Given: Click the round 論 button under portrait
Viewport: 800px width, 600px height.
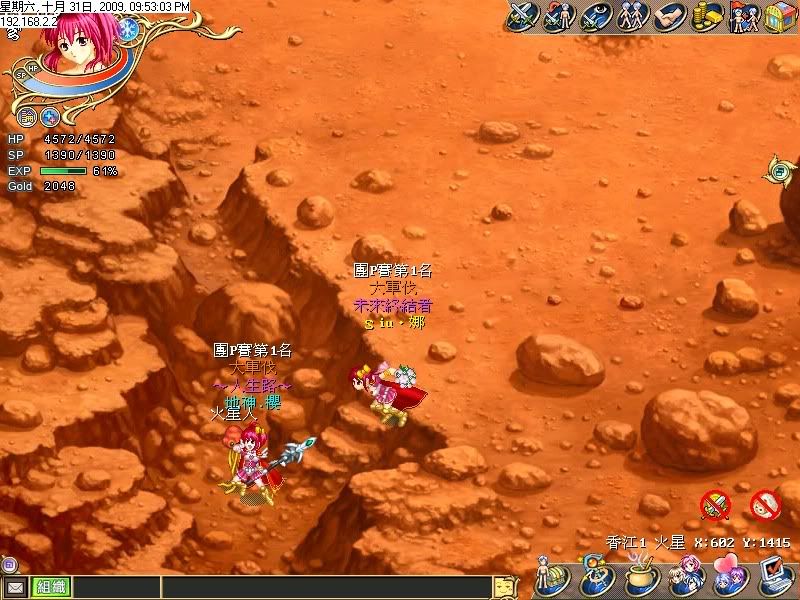Looking at the screenshot, I should (27, 116).
